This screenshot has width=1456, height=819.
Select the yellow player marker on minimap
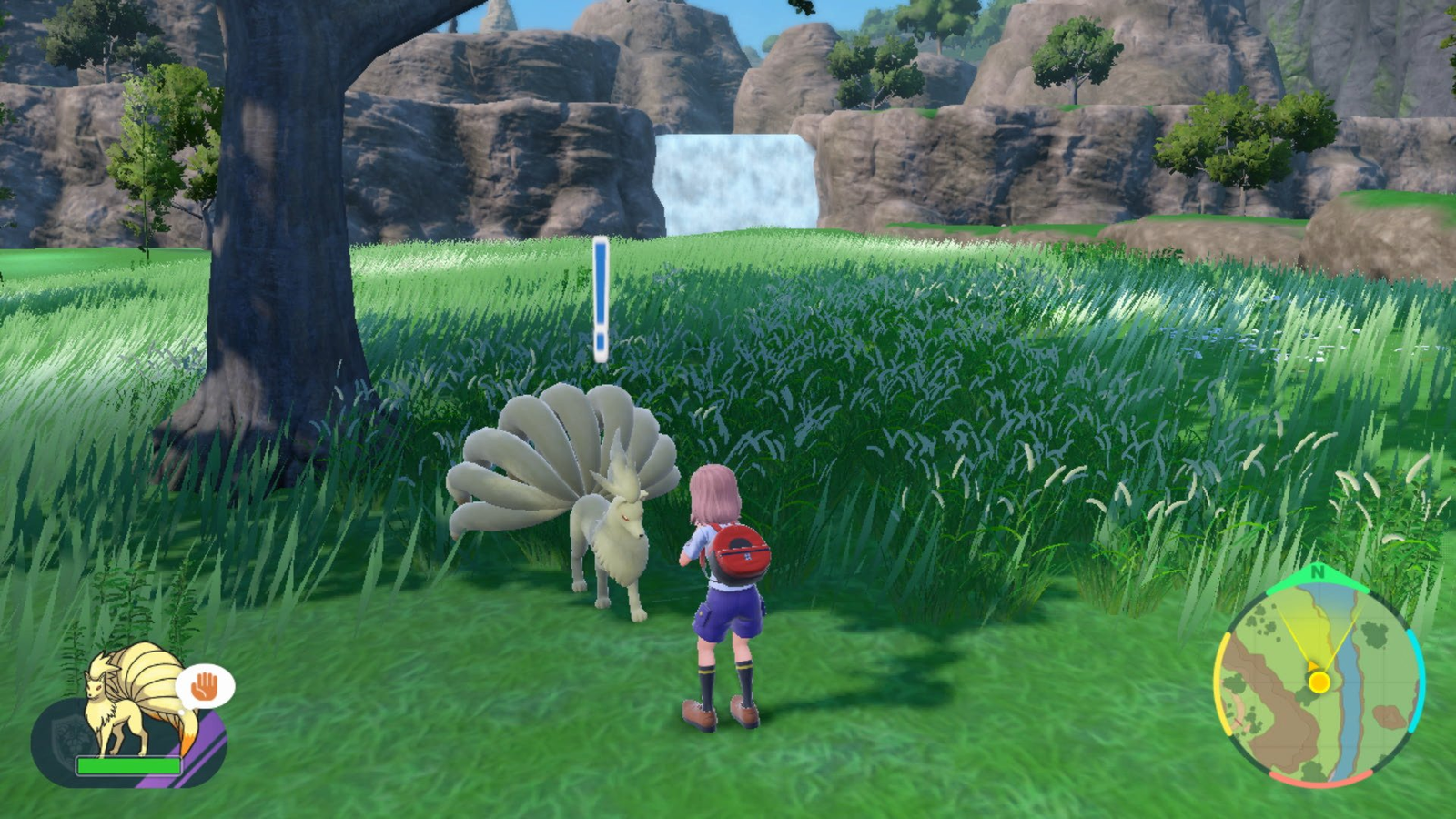(x=1319, y=681)
